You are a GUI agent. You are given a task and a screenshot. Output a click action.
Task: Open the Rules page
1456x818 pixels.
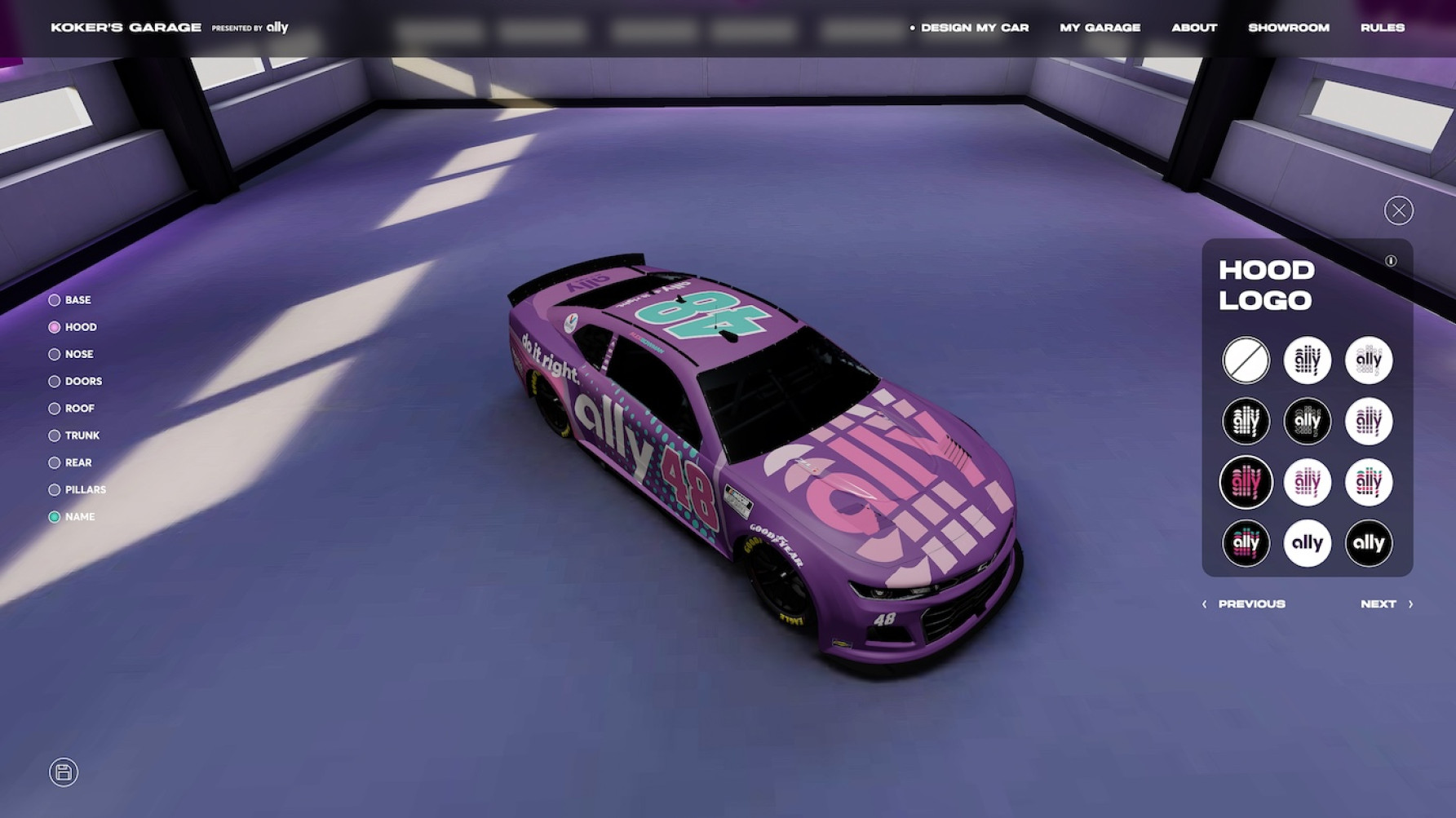1382,28
